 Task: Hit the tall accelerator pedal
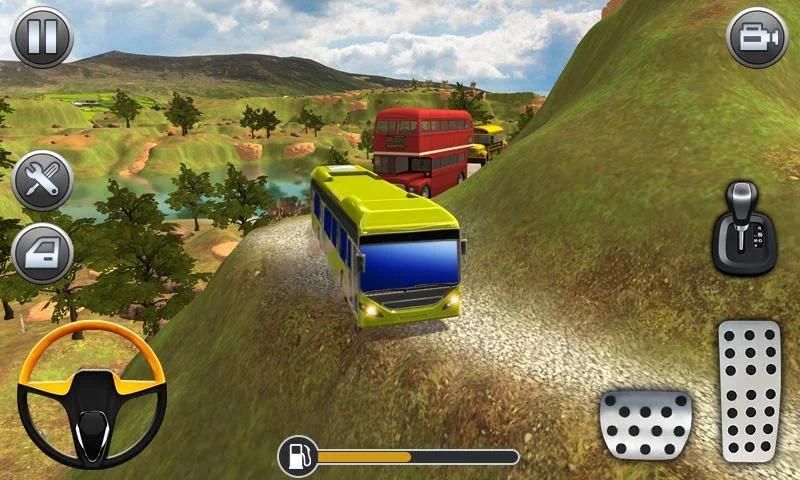tap(749, 391)
